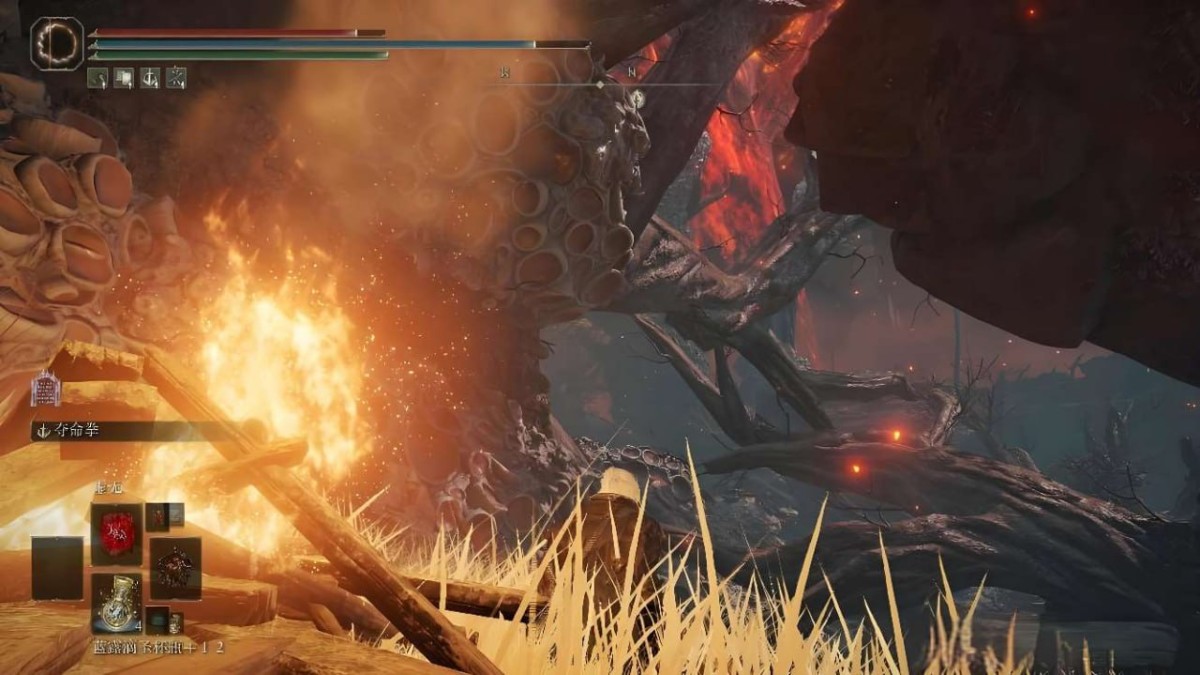
Task: Select the empty left-hand armament slot
Action: pos(56,566)
